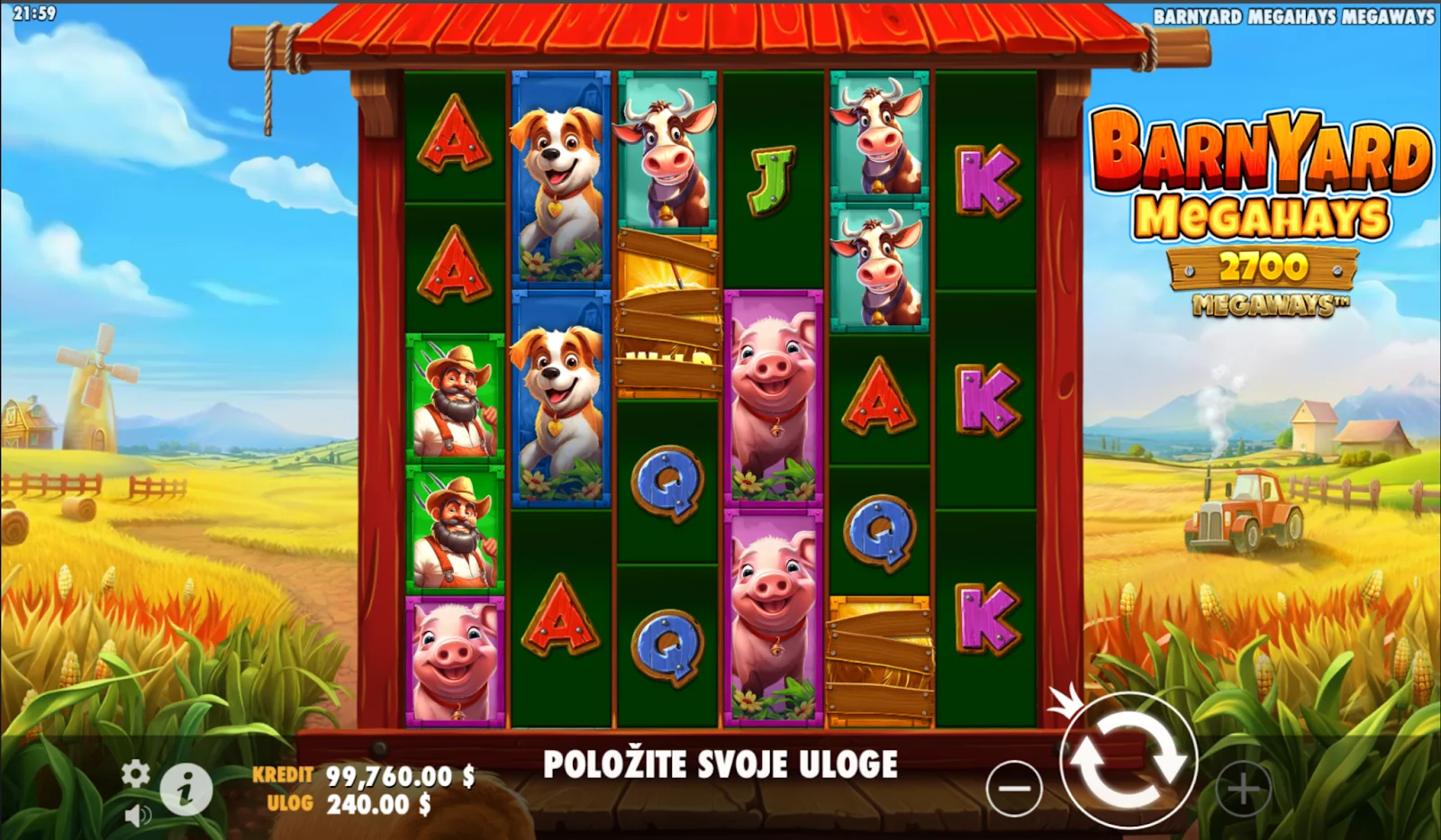The image size is (1441, 840).
Task: Open the settings gear menu
Action: tap(136, 772)
